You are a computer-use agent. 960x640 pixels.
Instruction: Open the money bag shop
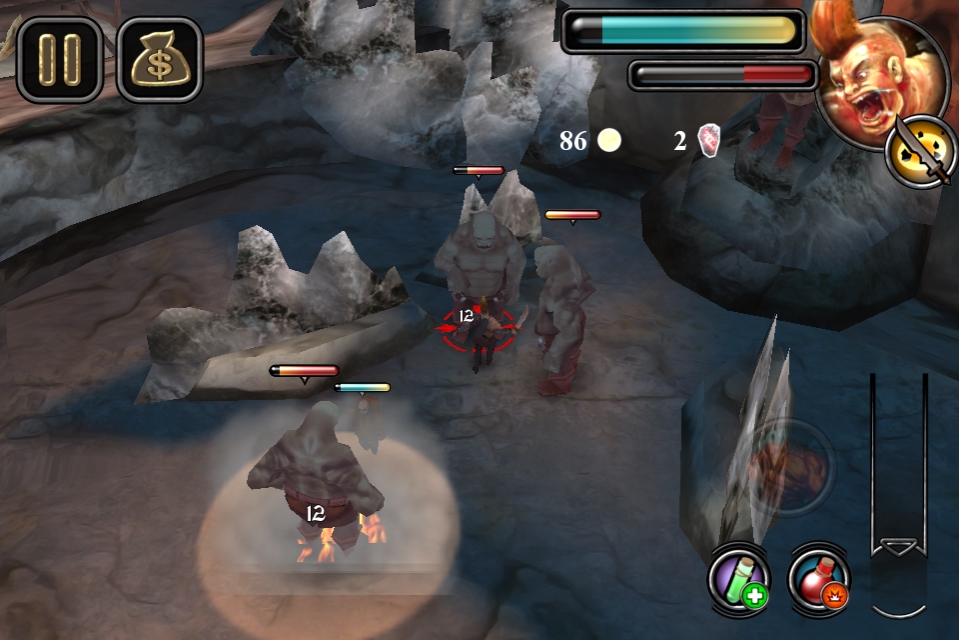click(x=160, y=59)
